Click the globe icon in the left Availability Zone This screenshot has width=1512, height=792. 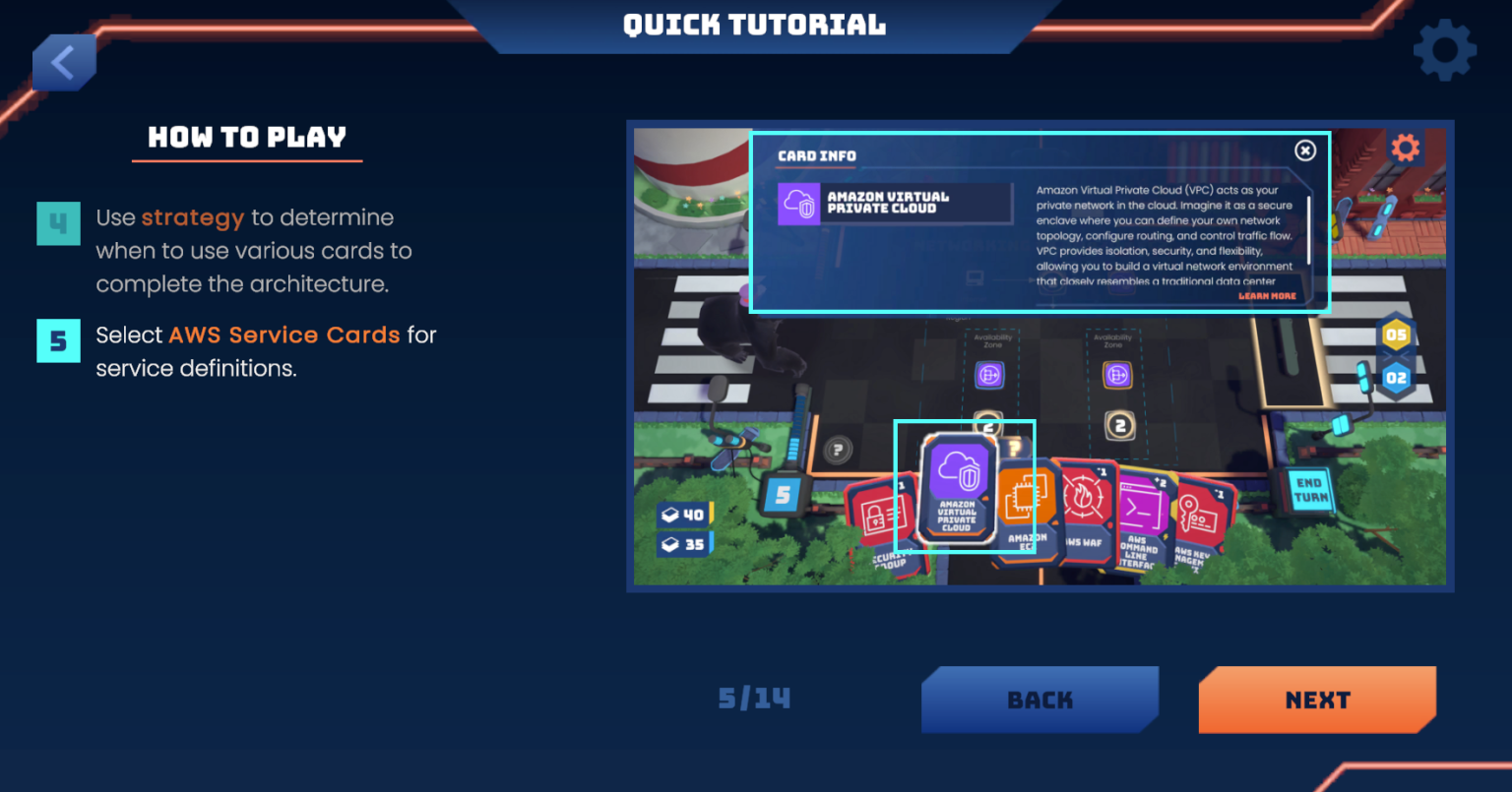coord(988,375)
